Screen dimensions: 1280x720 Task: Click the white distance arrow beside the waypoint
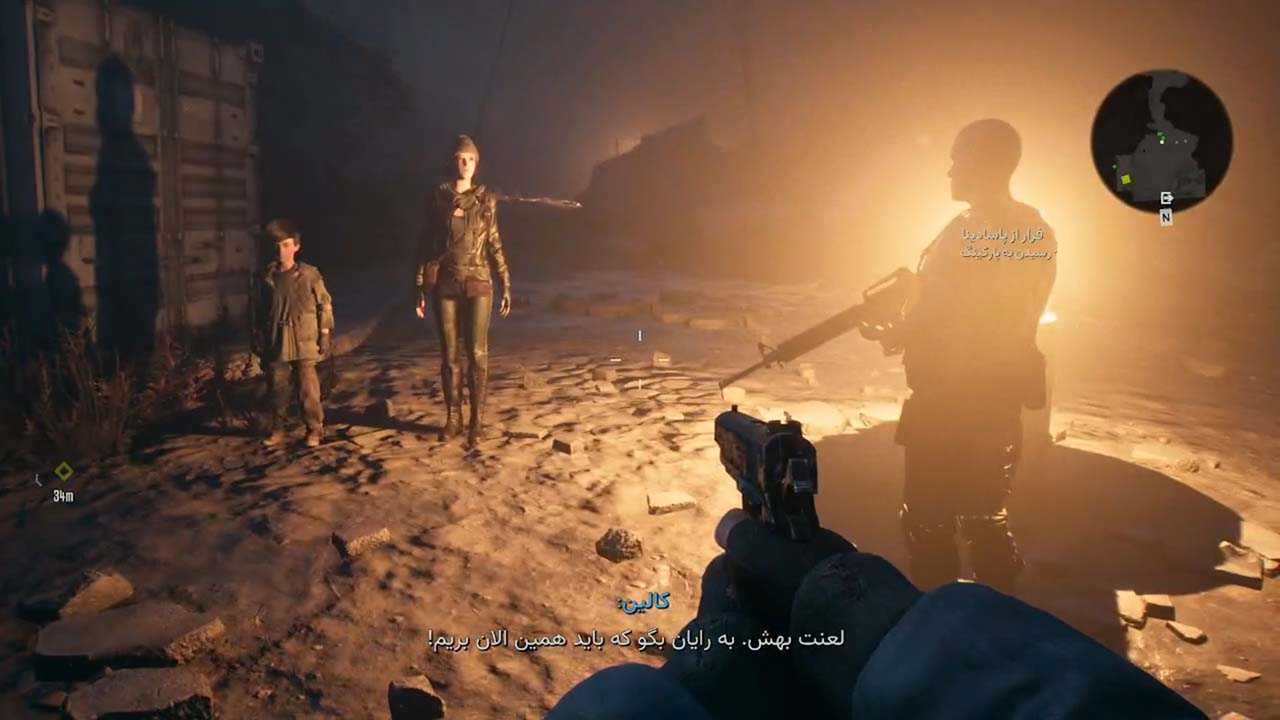pos(38,480)
